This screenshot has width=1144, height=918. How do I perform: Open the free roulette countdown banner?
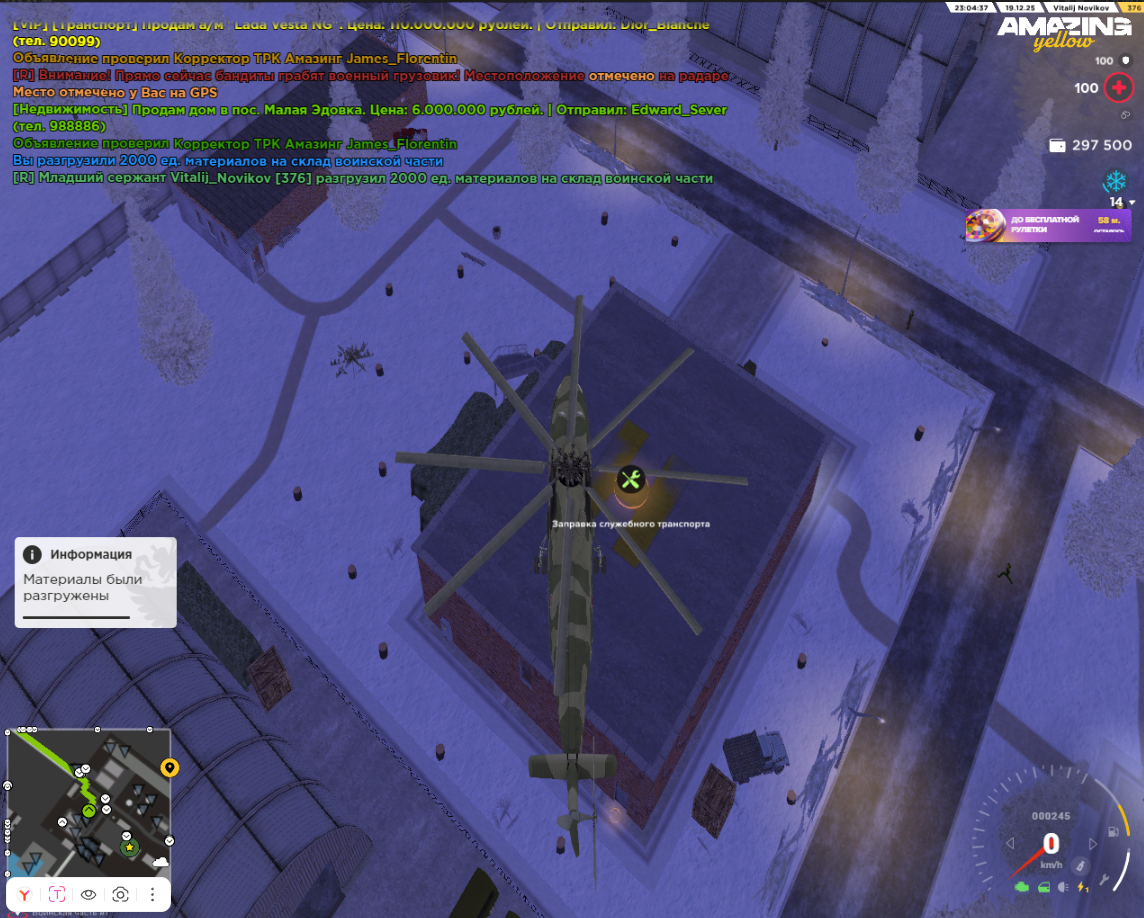point(1047,225)
